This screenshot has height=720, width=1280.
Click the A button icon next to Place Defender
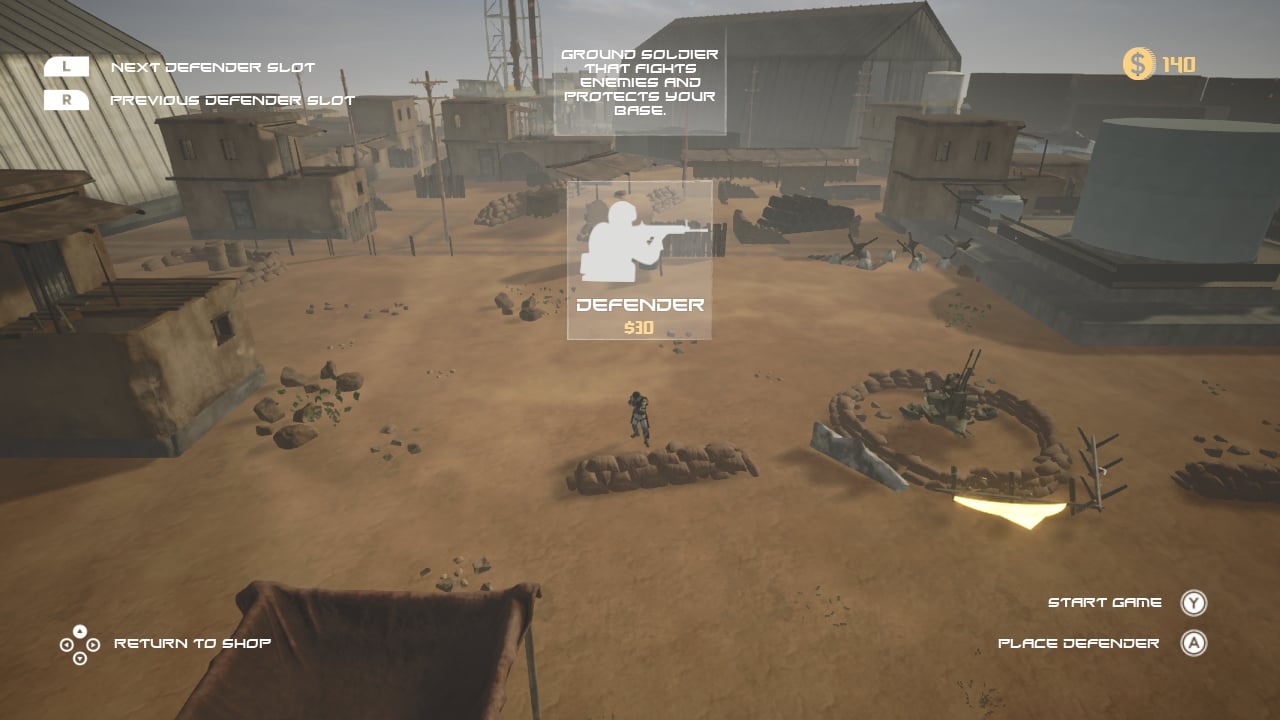(1193, 643)
